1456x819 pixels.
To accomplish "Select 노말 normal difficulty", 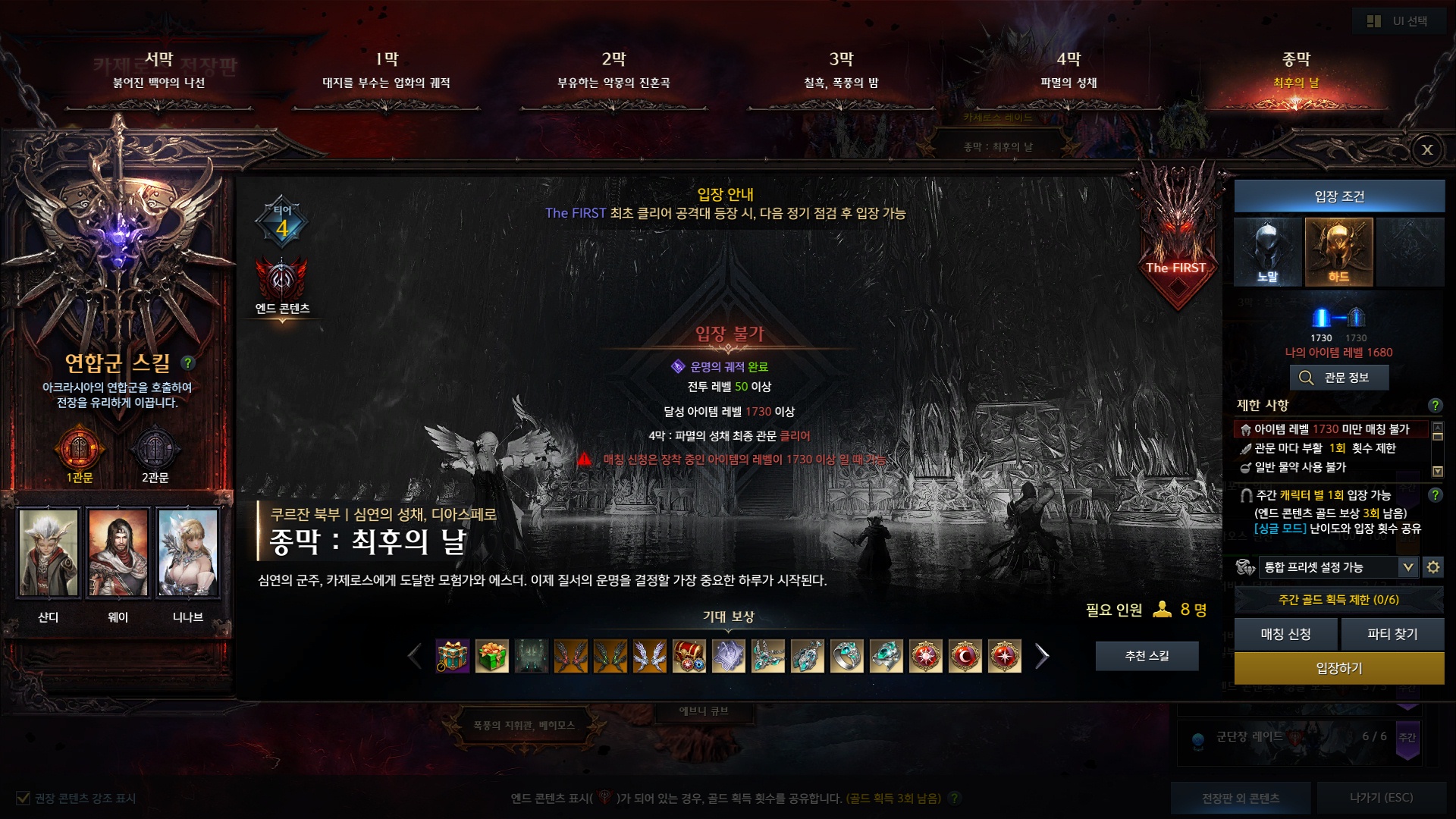I will (x=1267, y=252).
